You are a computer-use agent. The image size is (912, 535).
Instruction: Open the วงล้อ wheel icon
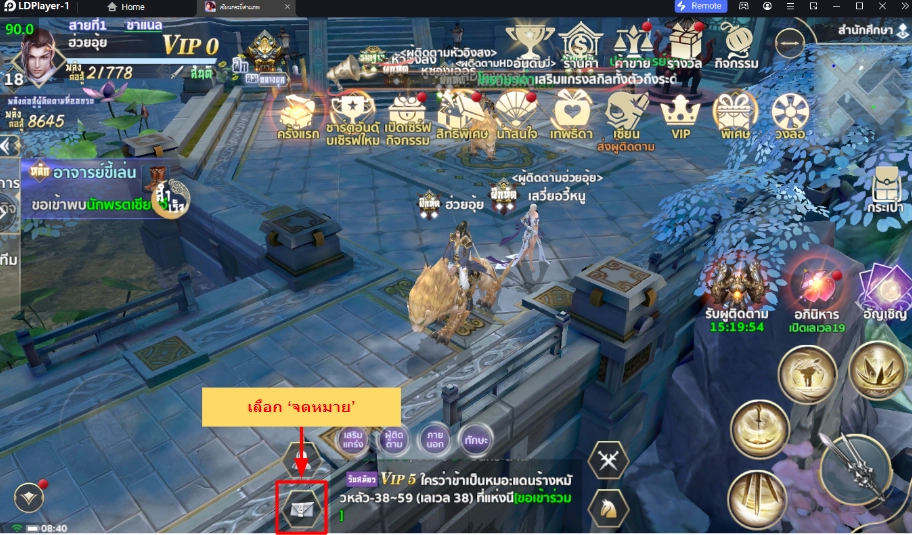pyautogui.click(x=790, y=115)
